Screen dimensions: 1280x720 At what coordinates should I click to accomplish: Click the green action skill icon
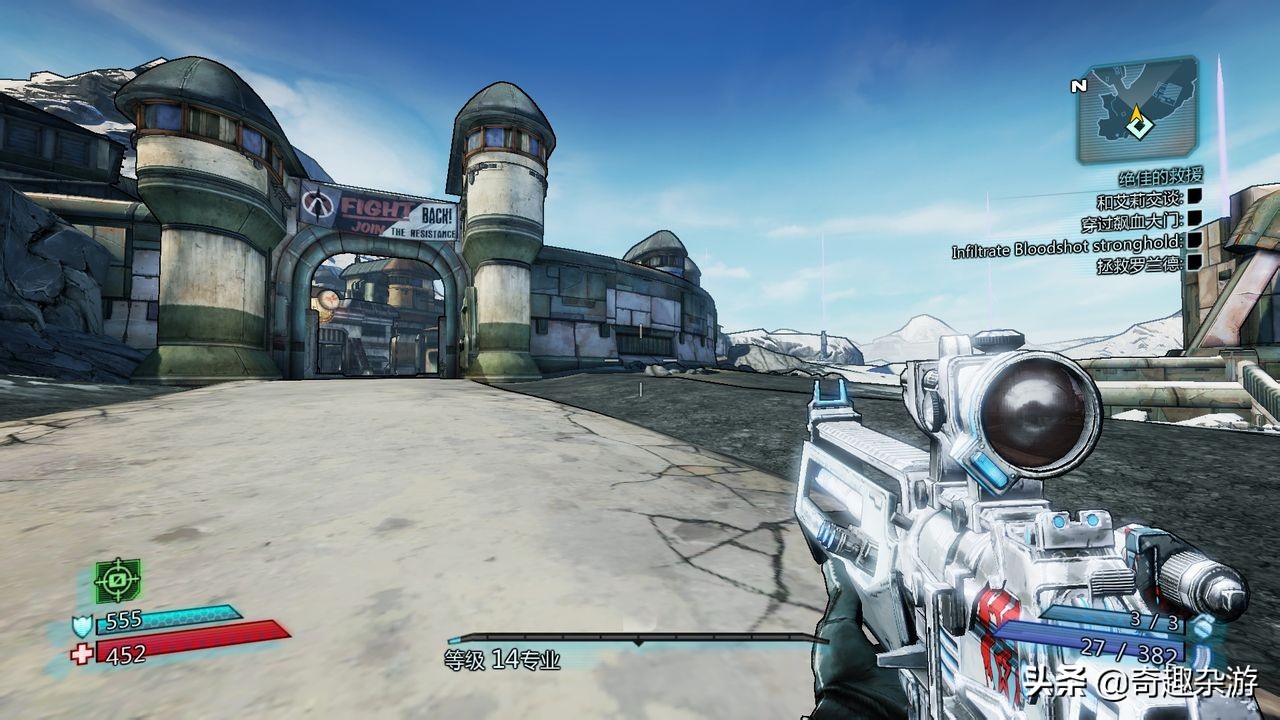pyautogui.click(x=117, y=581)
